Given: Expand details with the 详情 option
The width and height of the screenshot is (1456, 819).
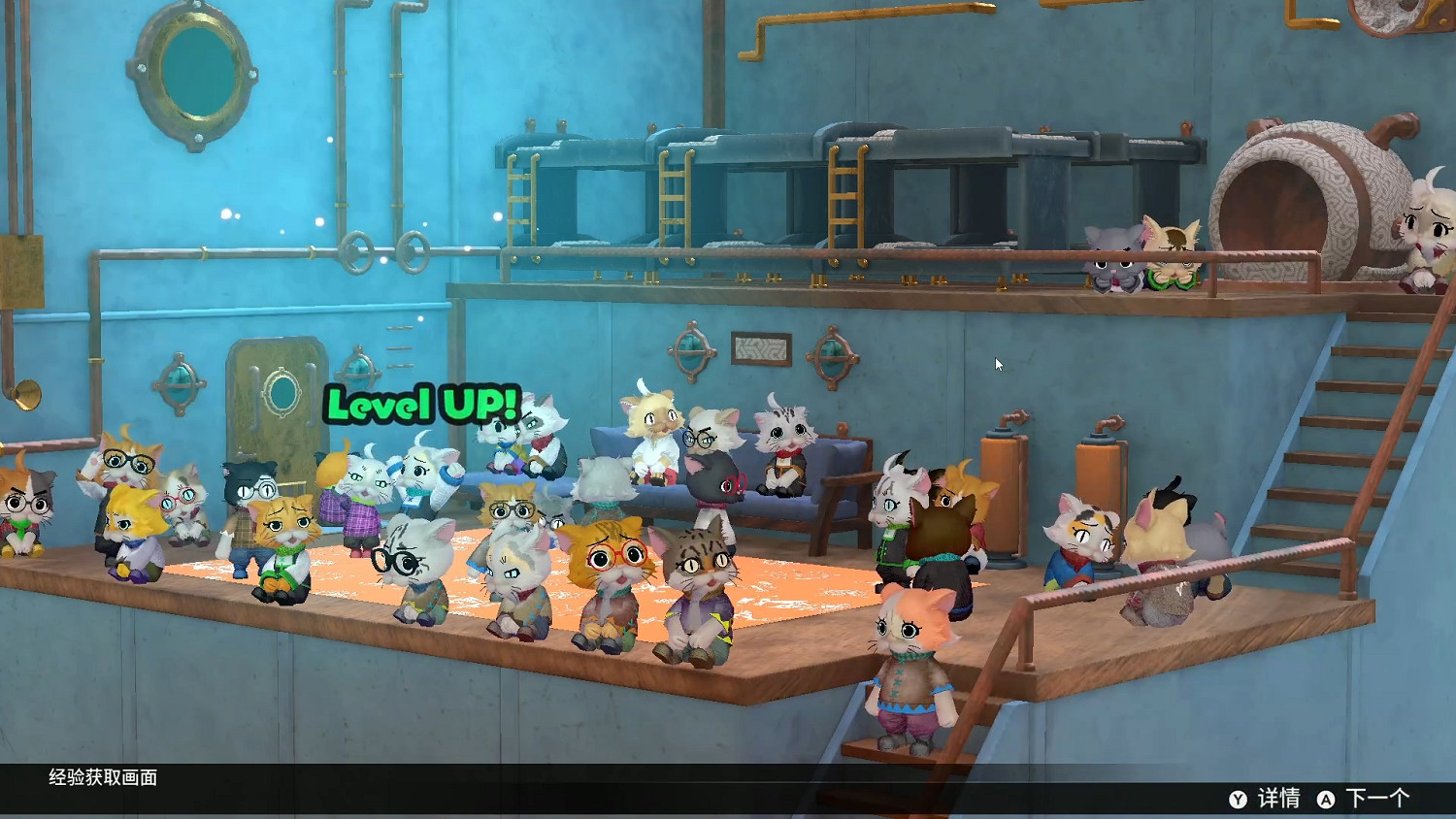Looking at the screenshot, I should [x=1279, y=800].
